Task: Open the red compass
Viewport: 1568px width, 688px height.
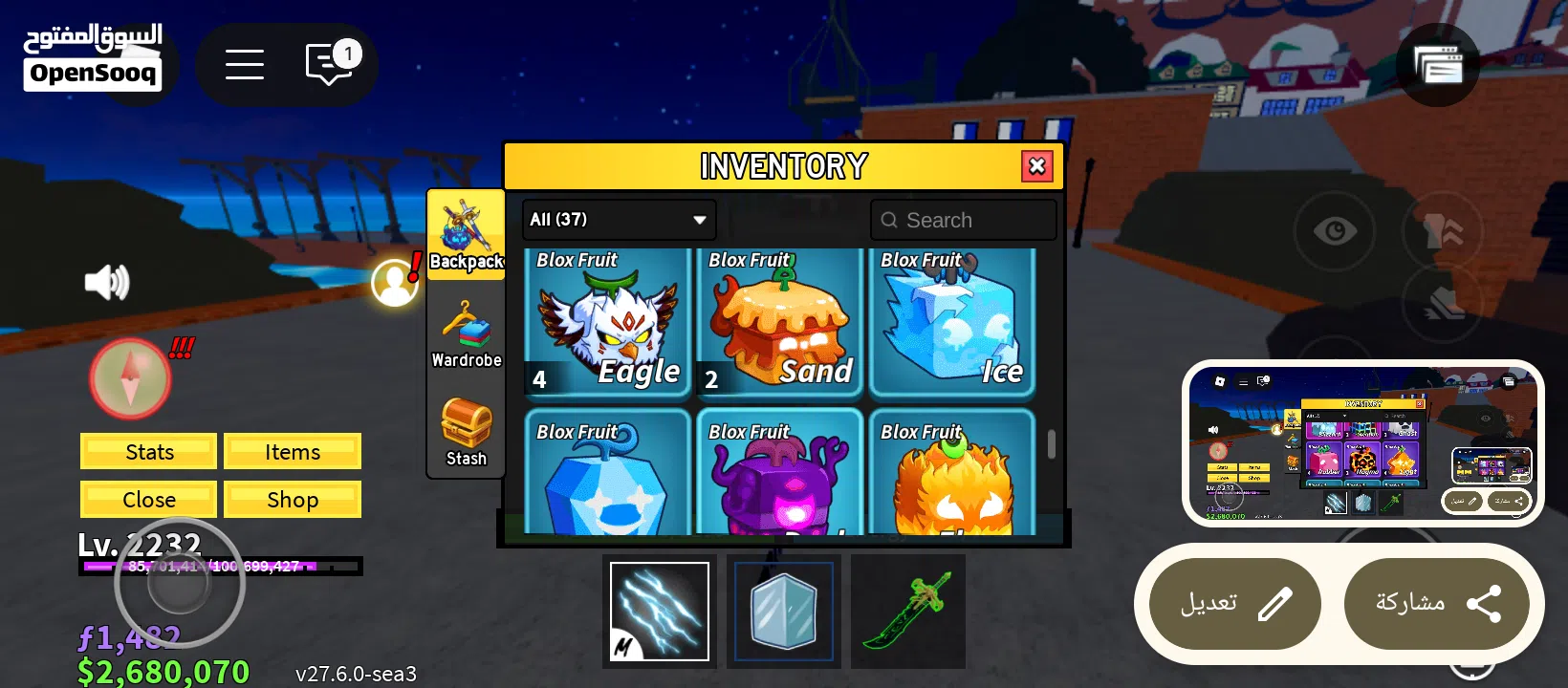Action: (x=131, y=378)
